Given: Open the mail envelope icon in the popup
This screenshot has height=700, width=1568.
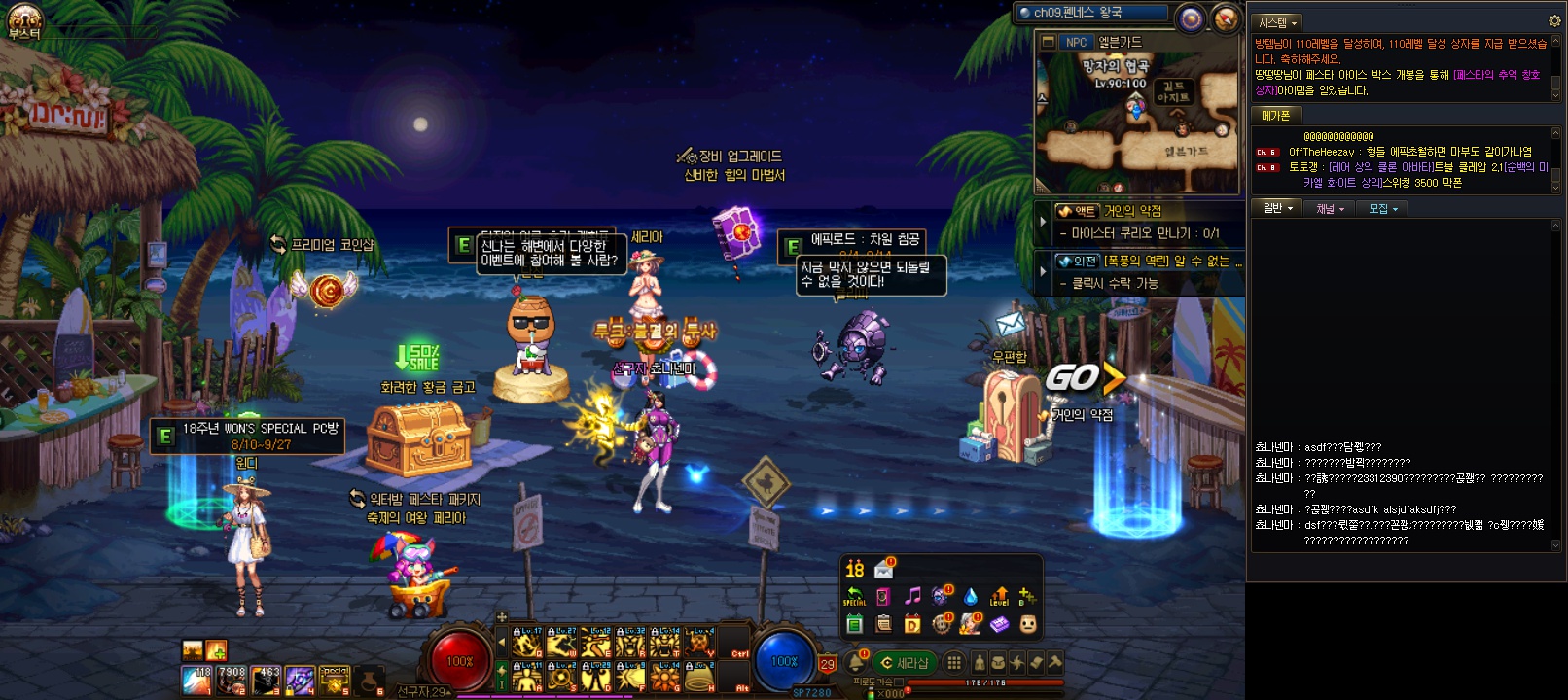Looking at the screenshot, I should click(x=884, y=569).
